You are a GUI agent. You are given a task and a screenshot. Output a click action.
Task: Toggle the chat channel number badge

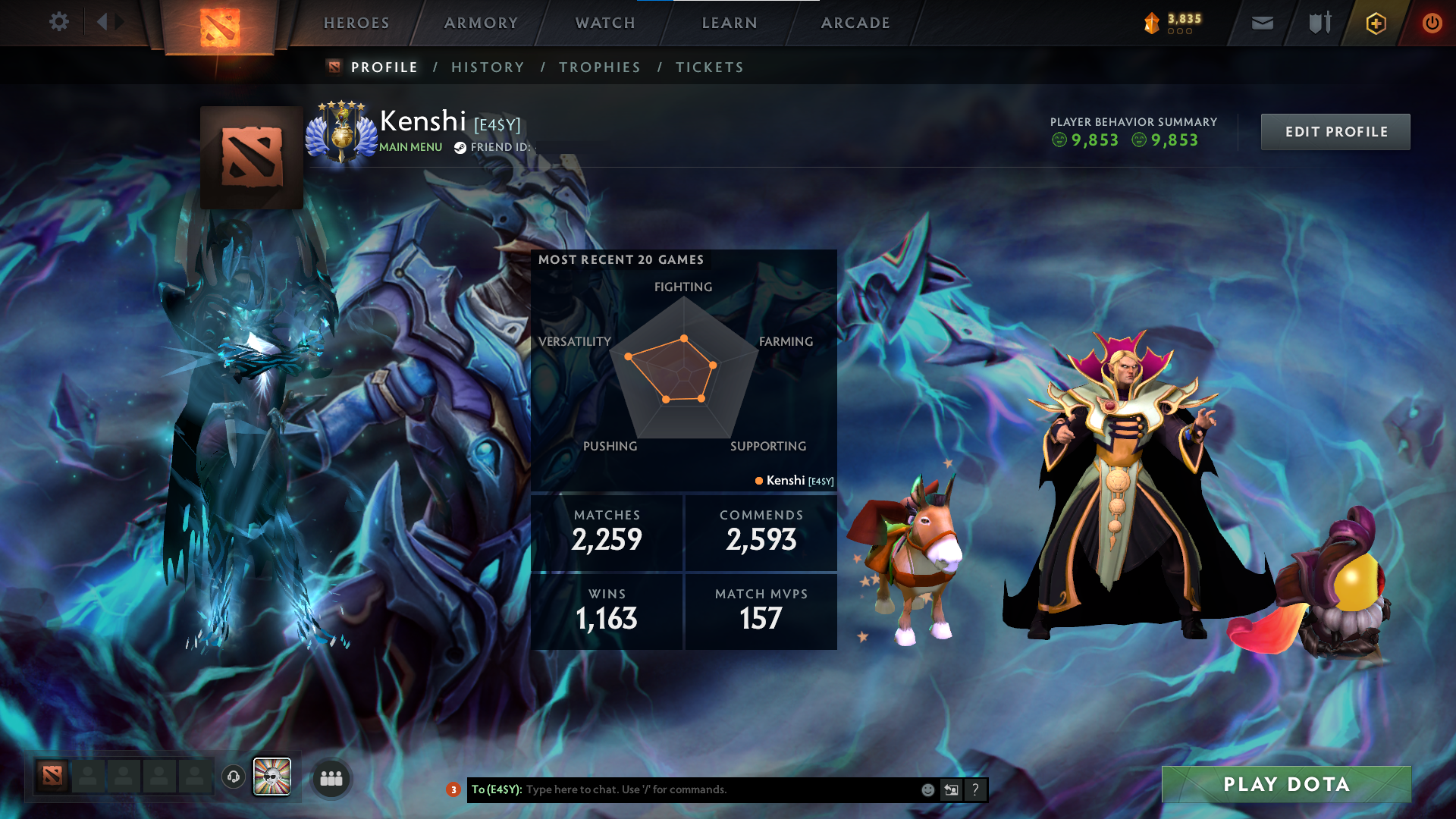click(453, 789)
